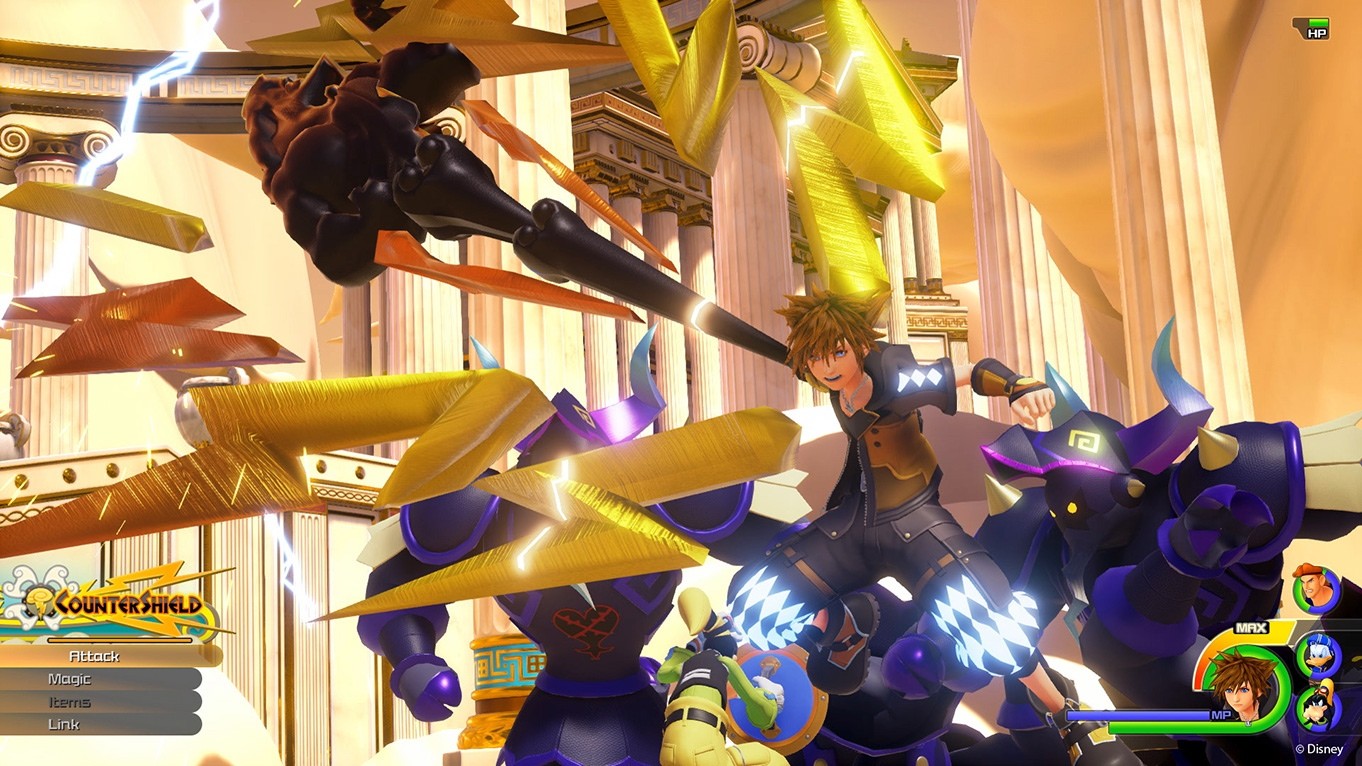Click the Countershield timer bar

(118, 640)
